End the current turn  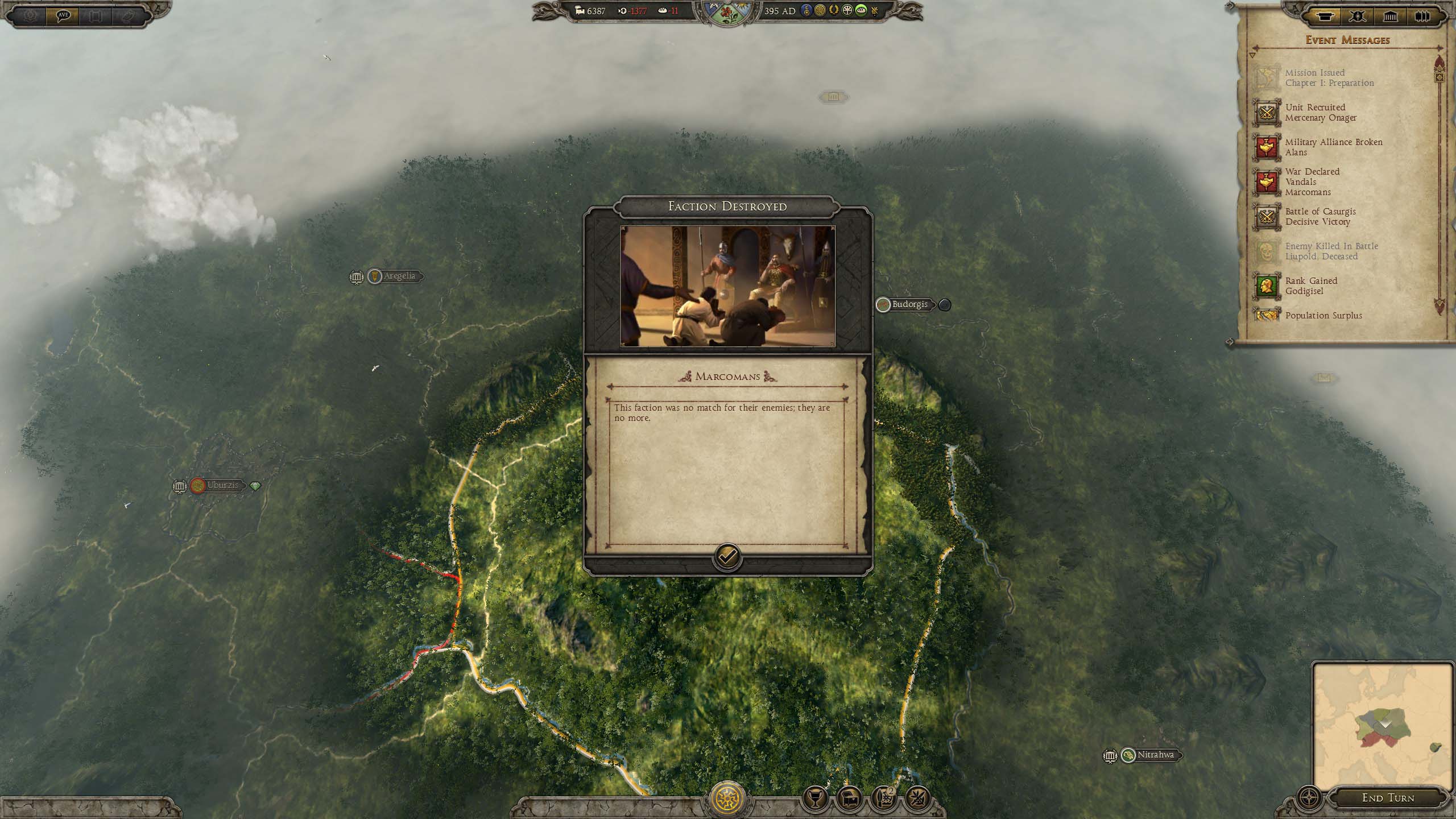click(1388, 797)
